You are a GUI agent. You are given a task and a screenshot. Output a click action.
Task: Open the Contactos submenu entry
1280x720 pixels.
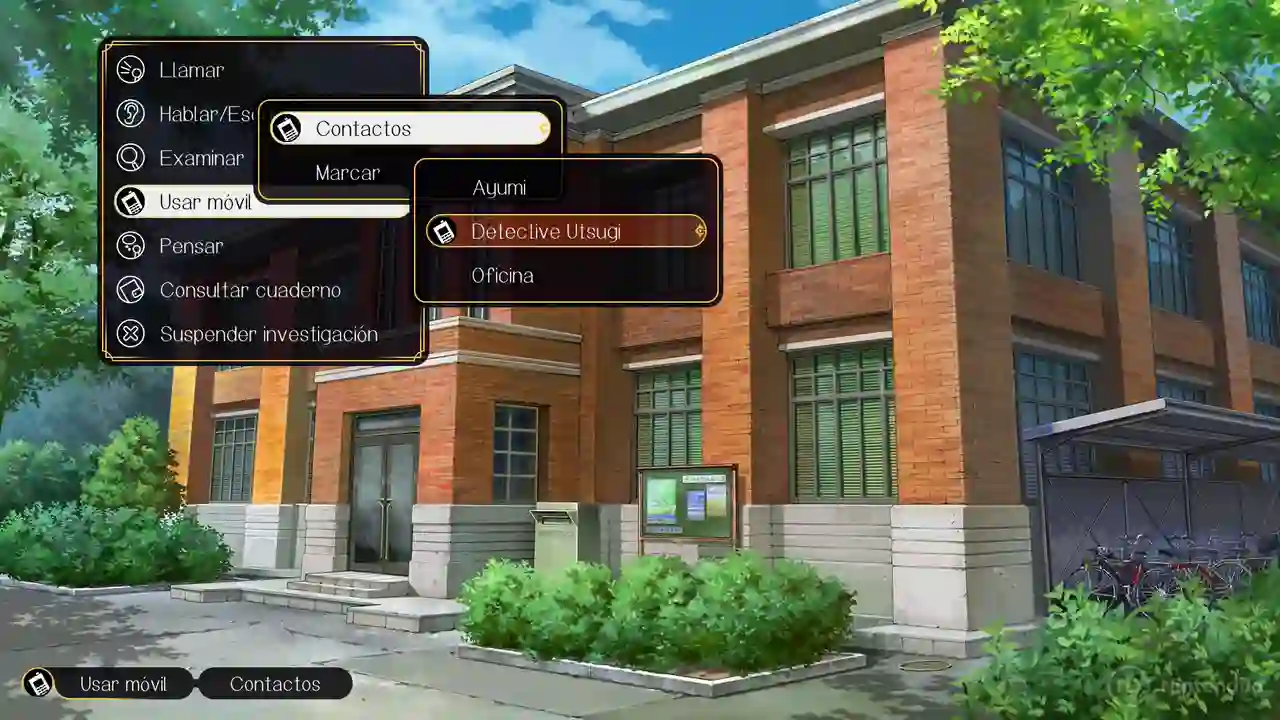(x=363, y=129)
